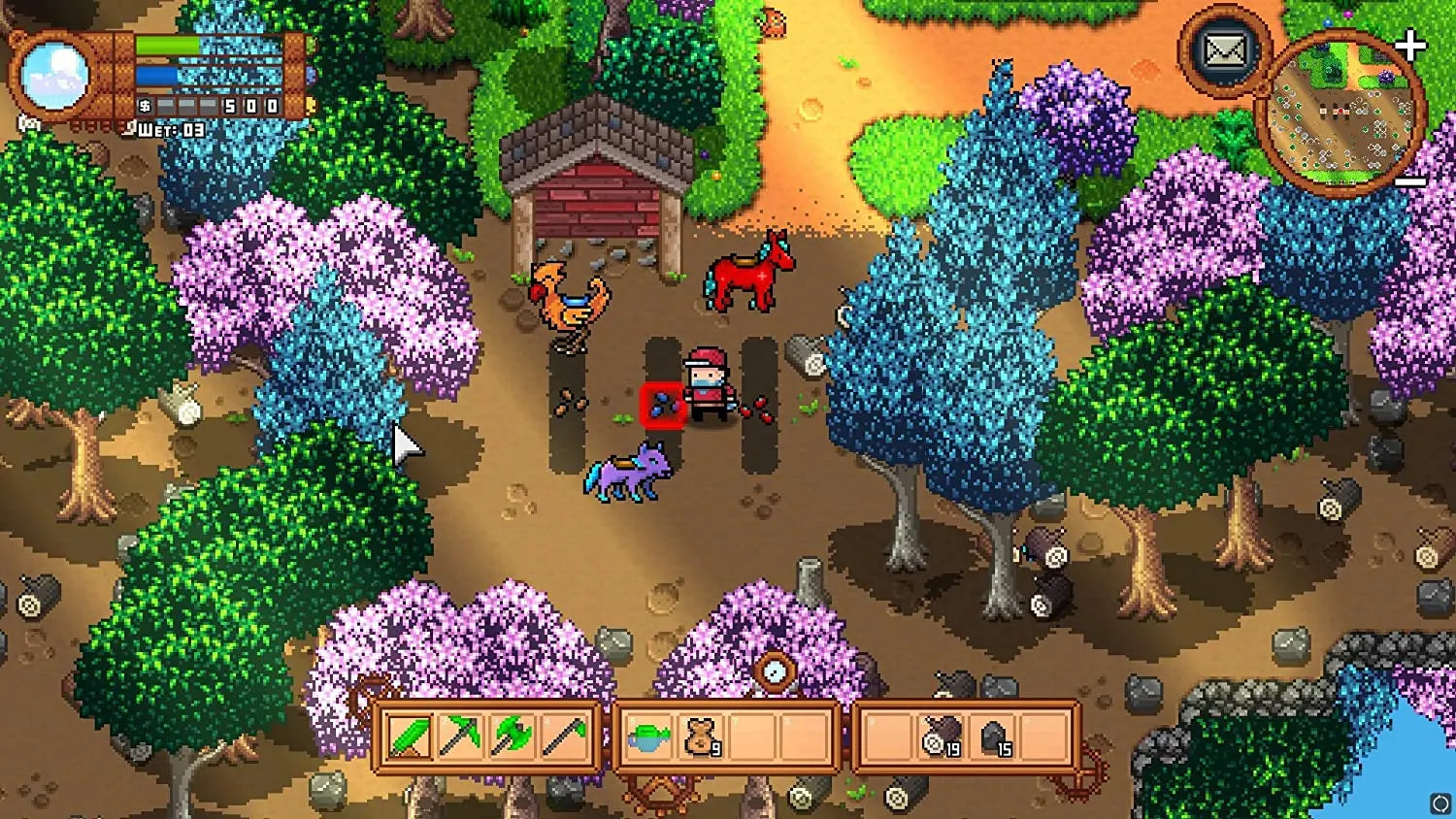This screenshot has width=1456, height=819.
Task: Select the pickaxe in the hotbar
Action: tap(462, 737)
